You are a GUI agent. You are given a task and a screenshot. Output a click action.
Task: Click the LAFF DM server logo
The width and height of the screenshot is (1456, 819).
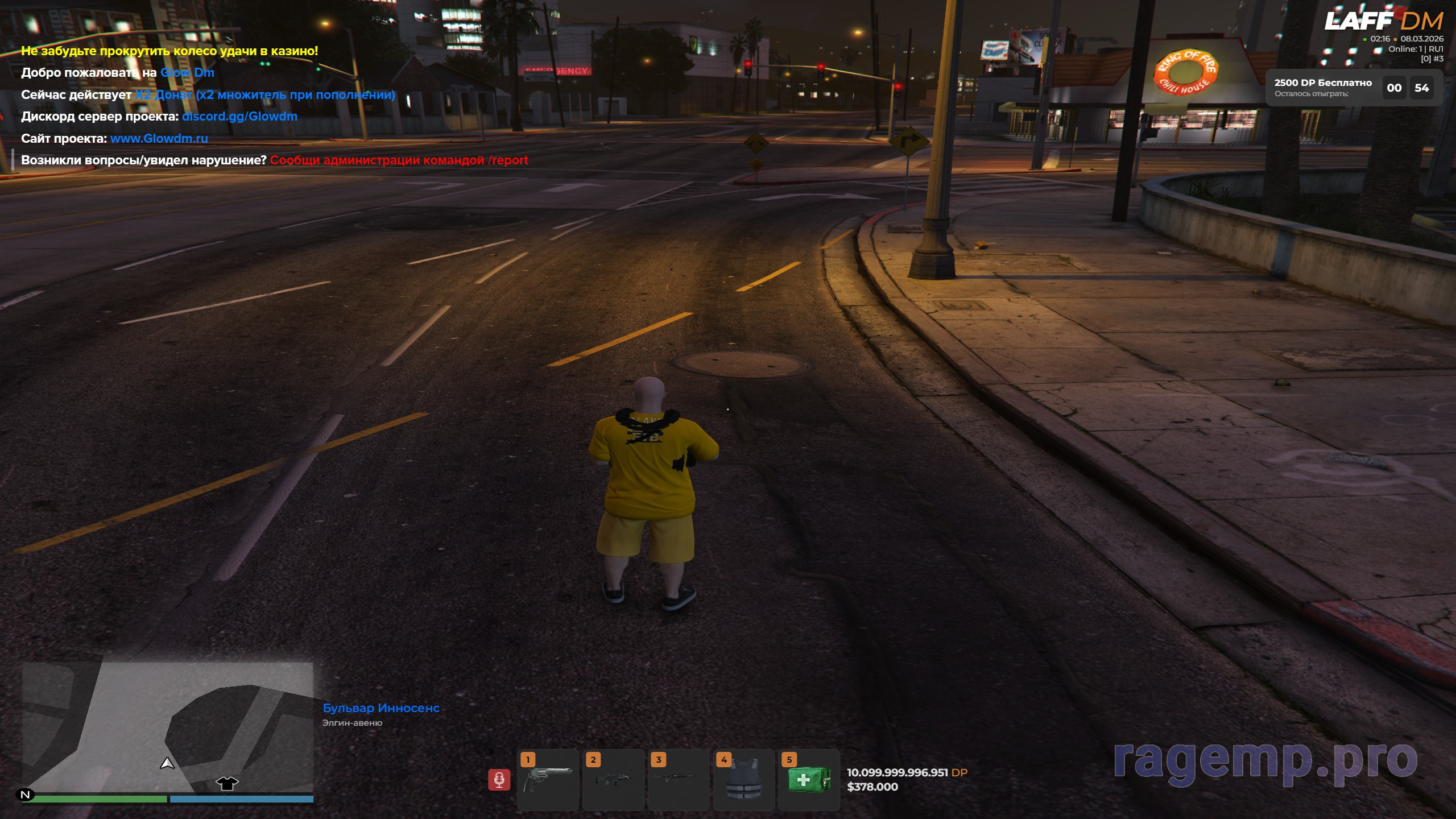pyautogui.click(x=1383, y=22)
